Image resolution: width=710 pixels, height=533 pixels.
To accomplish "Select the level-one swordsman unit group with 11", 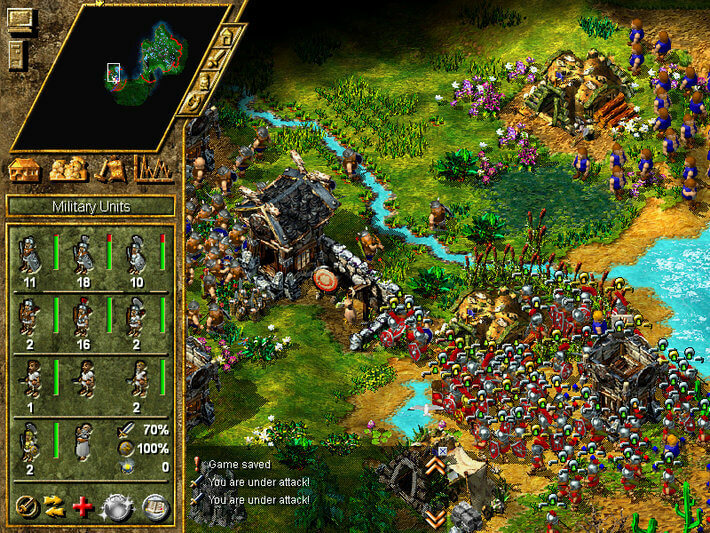I will tap(30, 255).
